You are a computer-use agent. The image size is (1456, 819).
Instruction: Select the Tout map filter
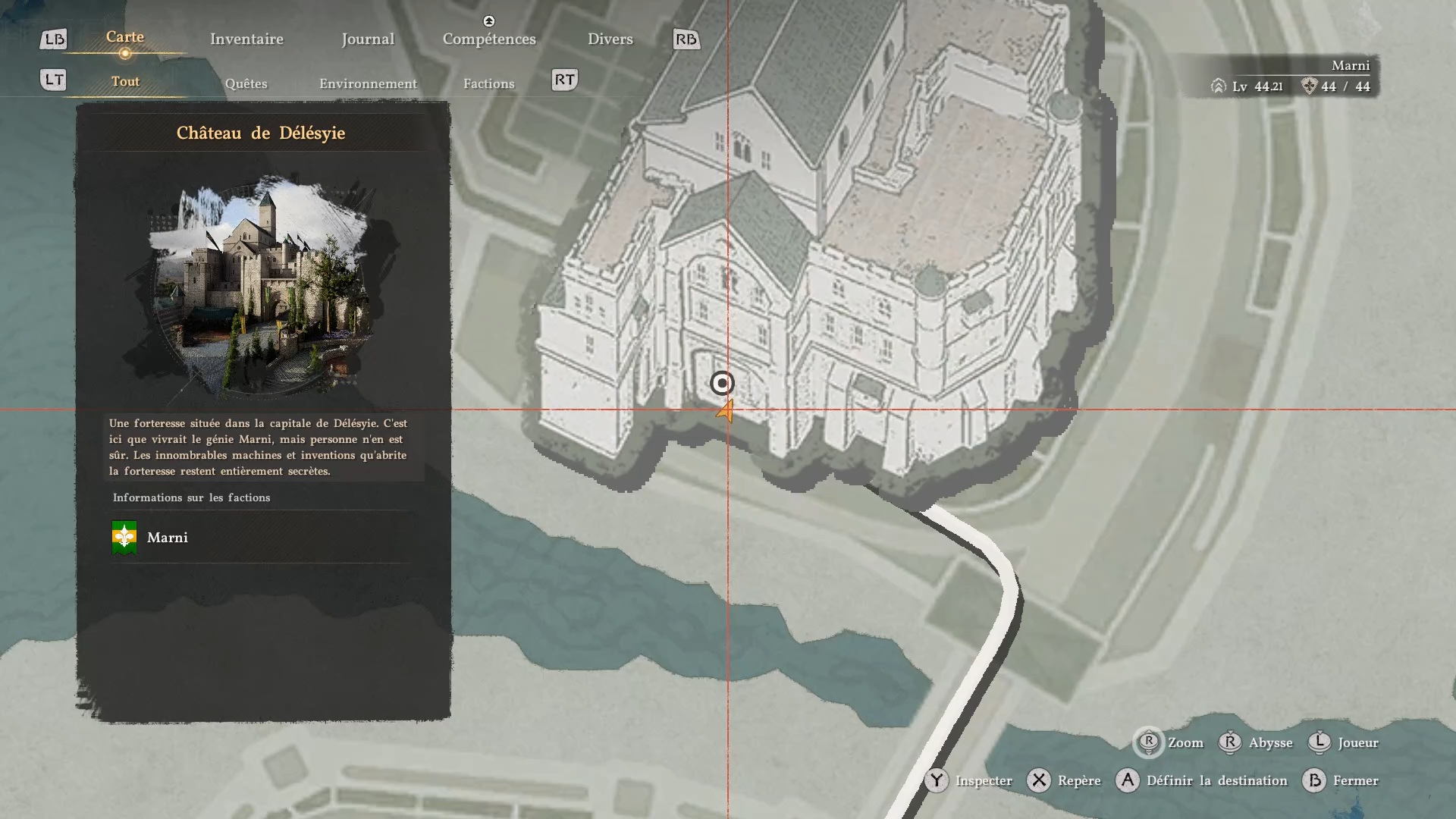pos(125,82)
